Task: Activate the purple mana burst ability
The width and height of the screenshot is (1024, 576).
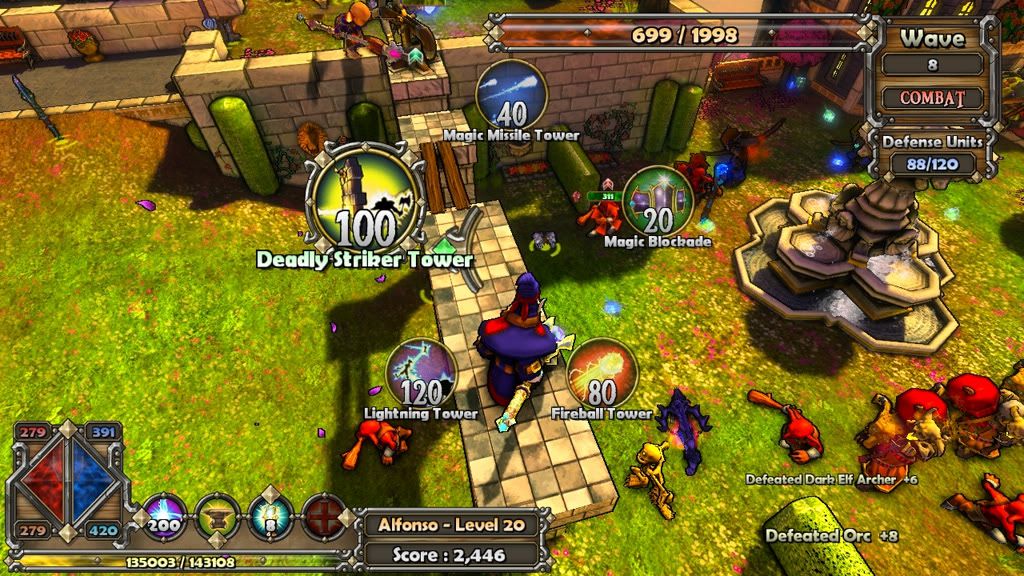Action: tap(164, 516)
